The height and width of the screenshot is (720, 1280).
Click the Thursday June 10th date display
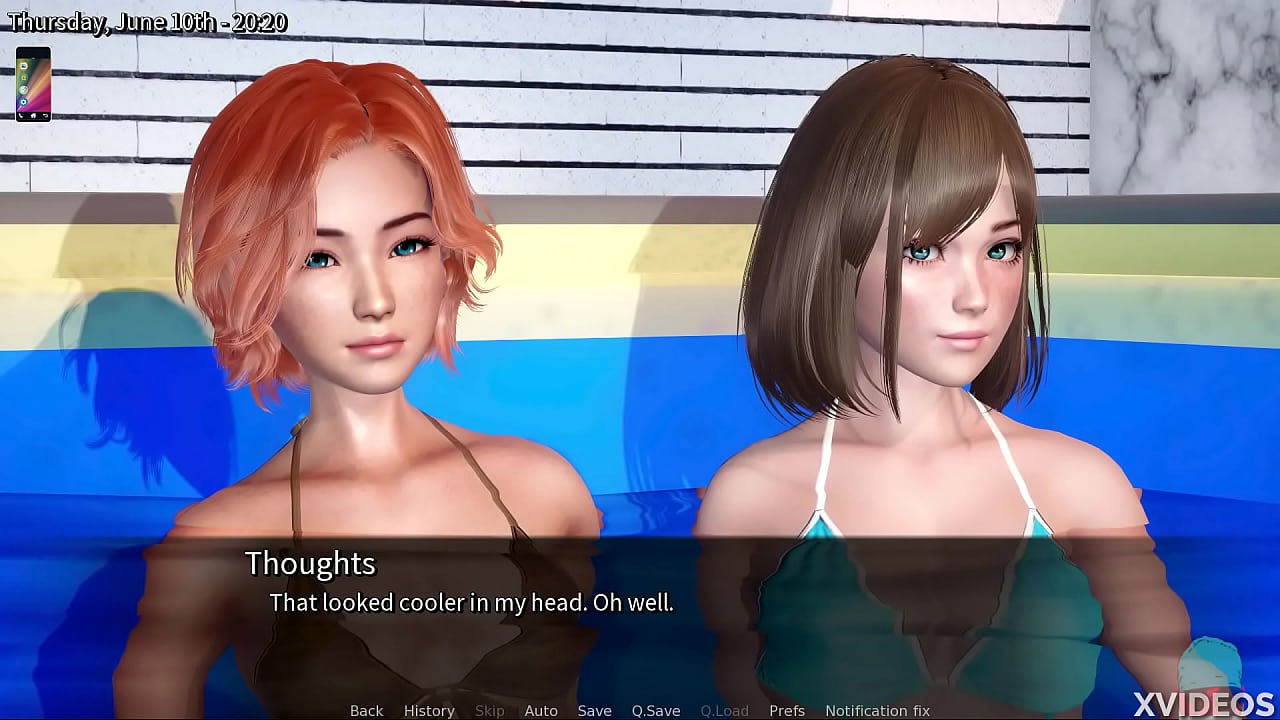point(148,20)
